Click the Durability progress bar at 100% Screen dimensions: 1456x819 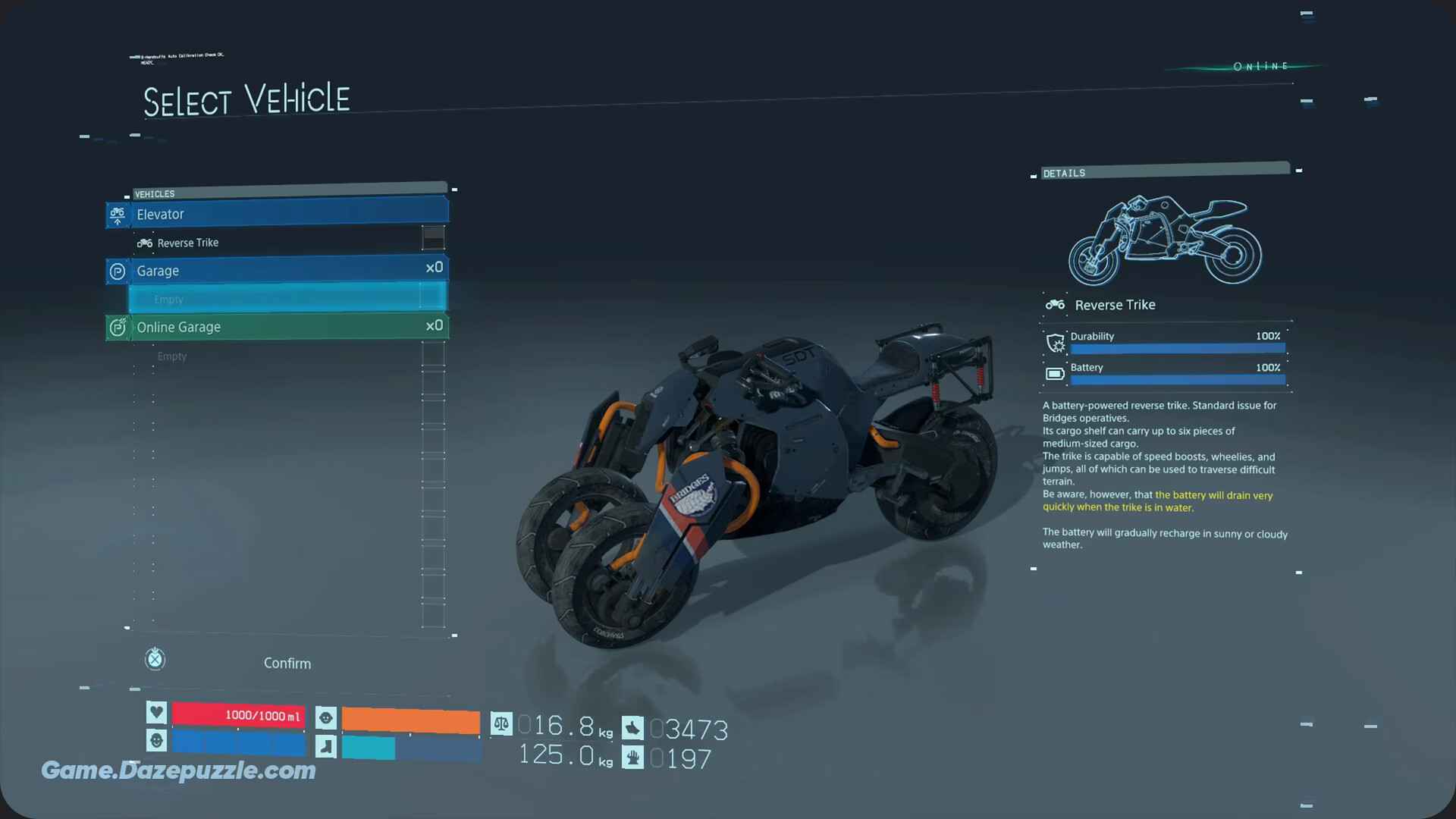coord(1176,348)
